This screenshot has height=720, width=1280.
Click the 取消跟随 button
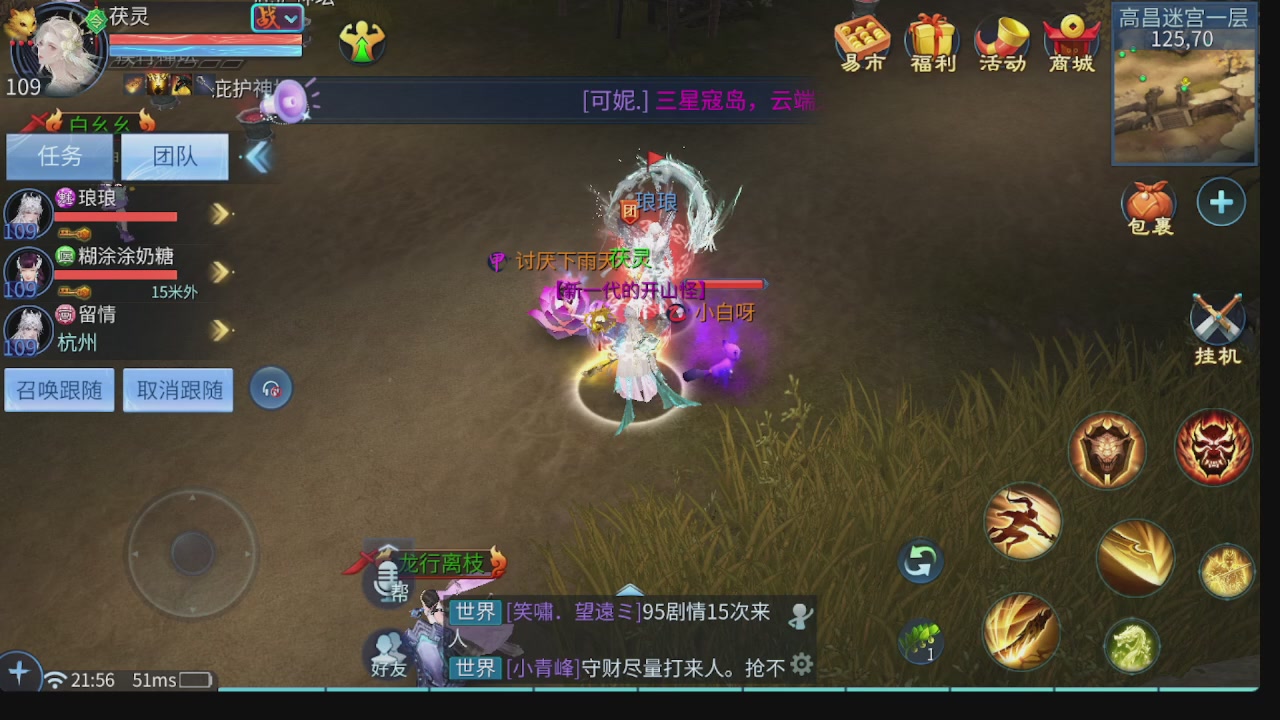(177, 390)
